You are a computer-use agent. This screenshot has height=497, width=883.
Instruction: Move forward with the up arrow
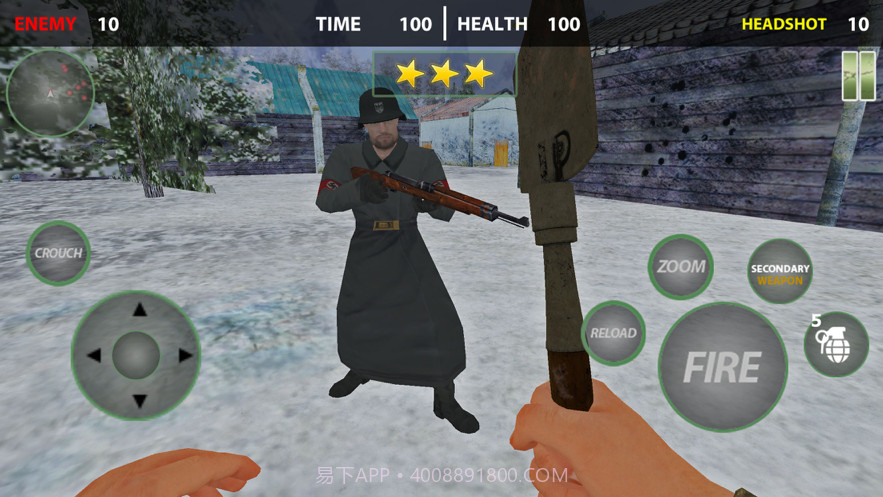pos(140,310)
